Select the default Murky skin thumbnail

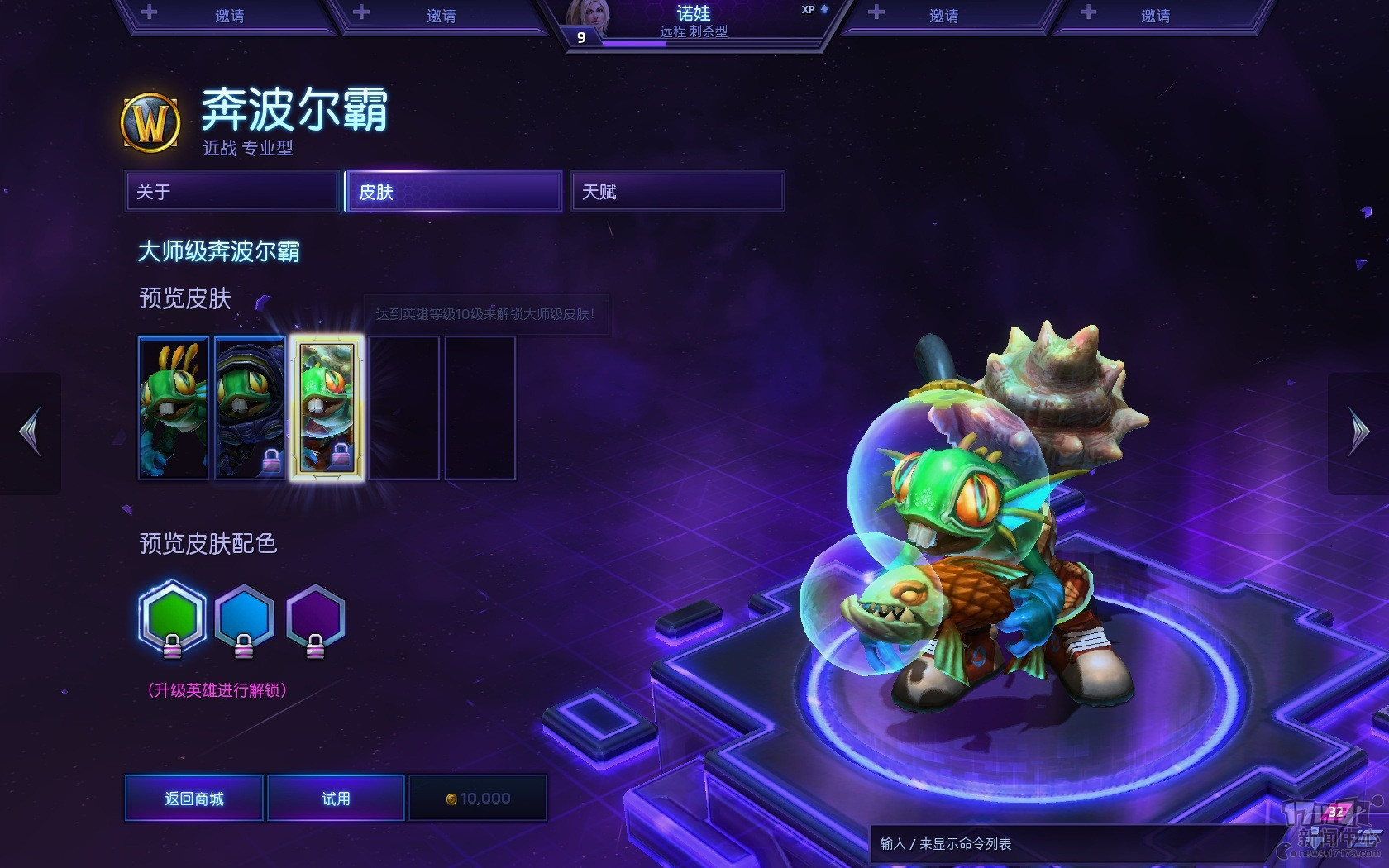(174, 408)
